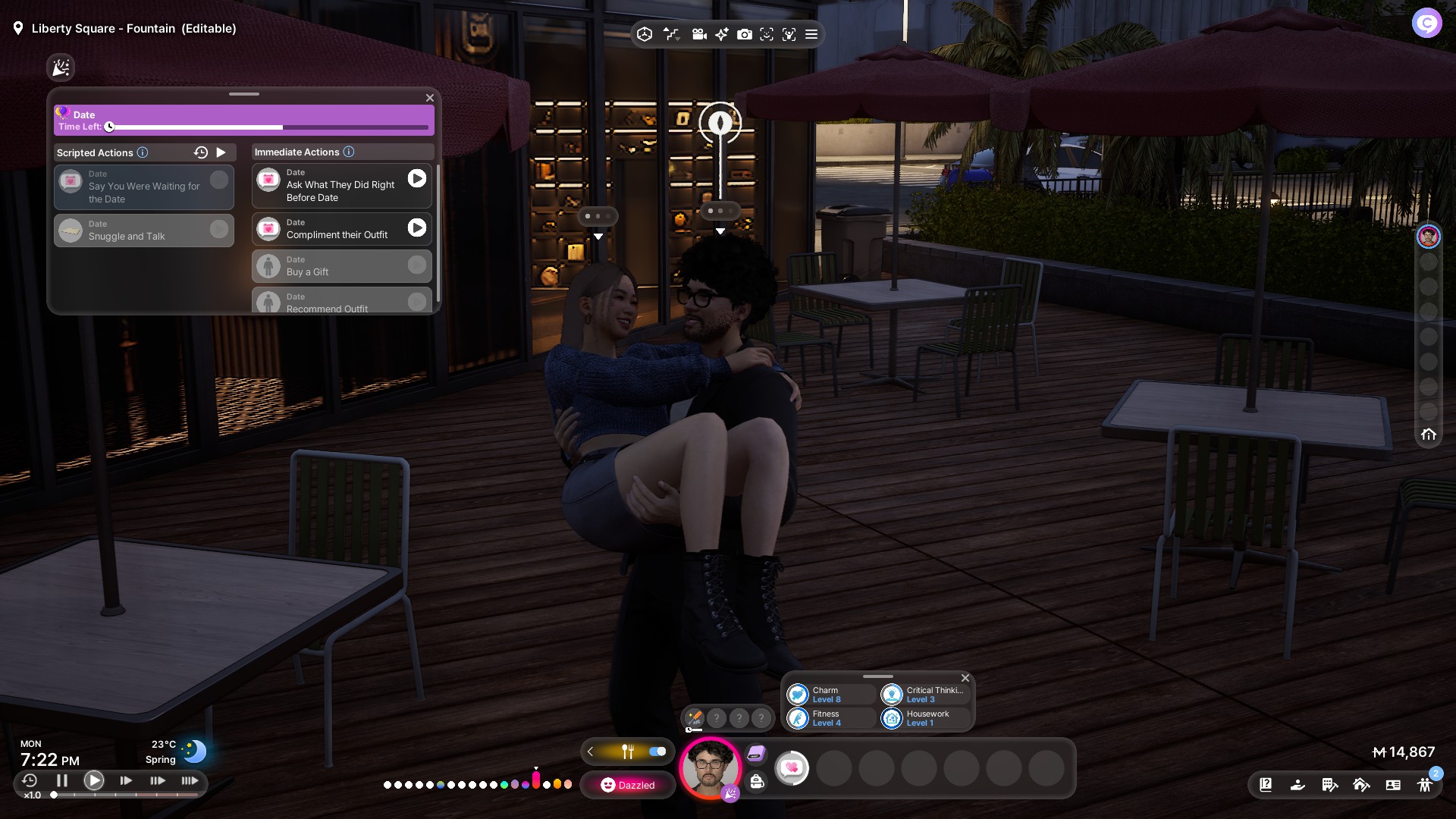Close the Date event panel
Viewport: 1456px width, 819px height.
tap(430, 98)
